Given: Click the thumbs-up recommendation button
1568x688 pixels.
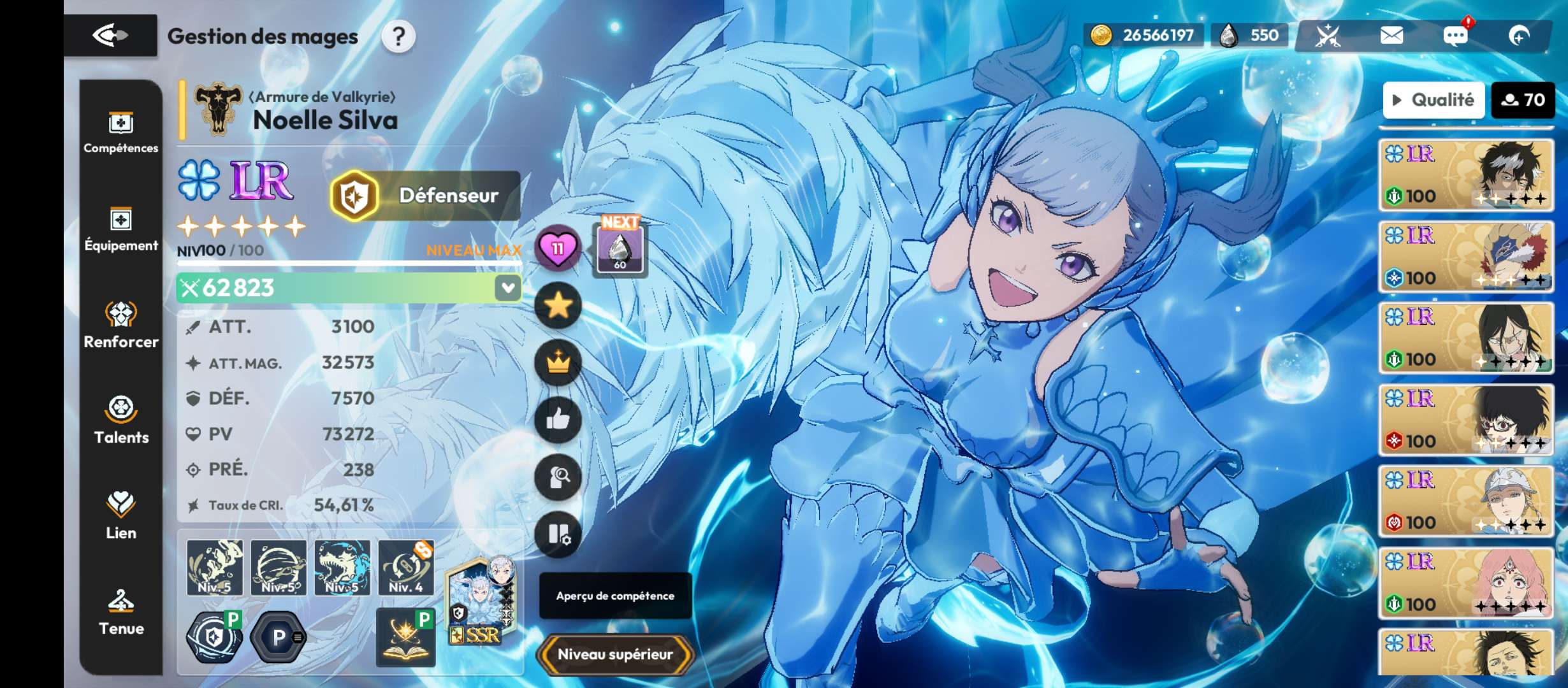Looking at the screenshot, I should [x=558, y=419].
